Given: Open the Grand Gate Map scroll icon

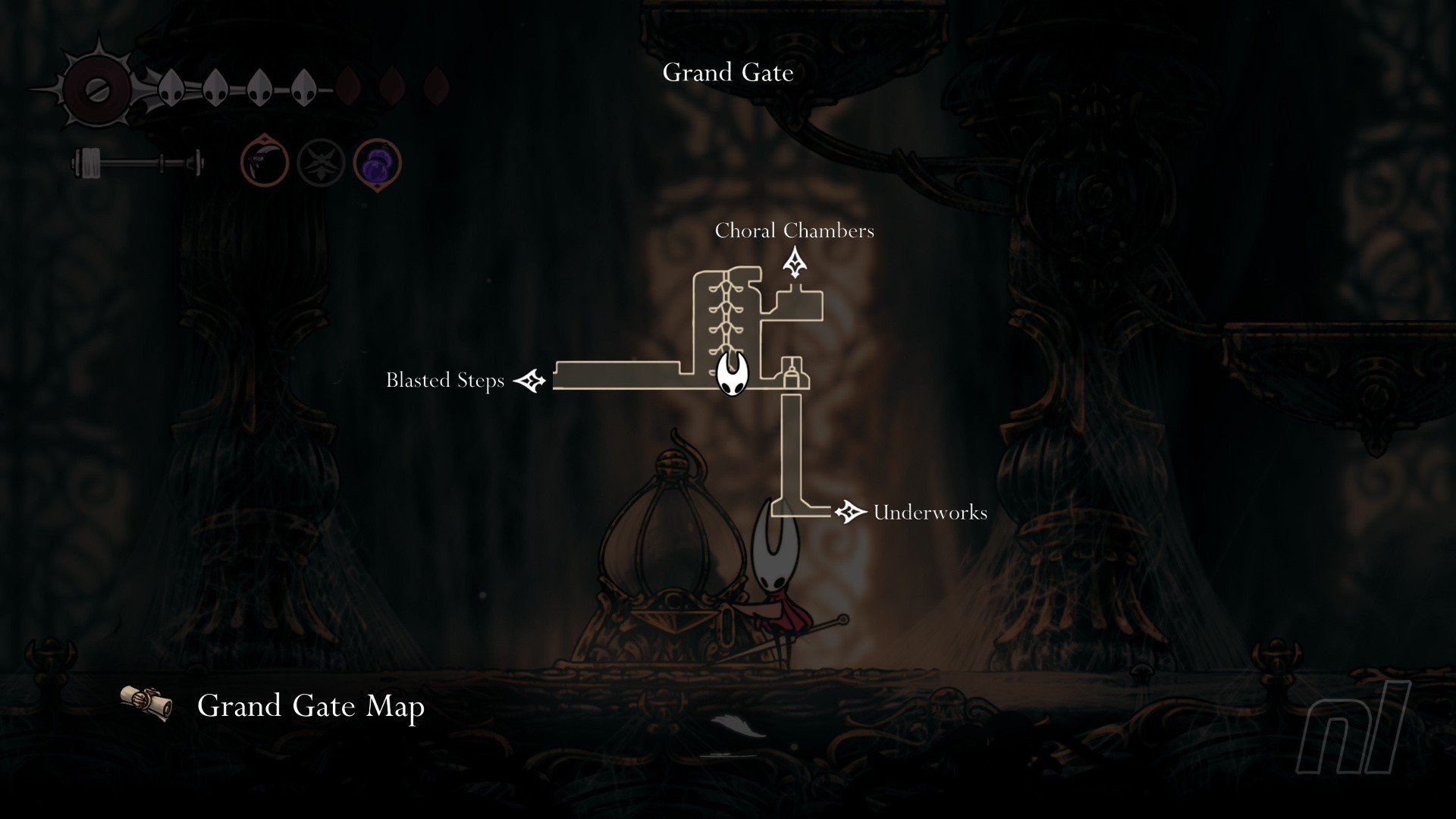Looking at the screenshot, I should tap(146, 704).
